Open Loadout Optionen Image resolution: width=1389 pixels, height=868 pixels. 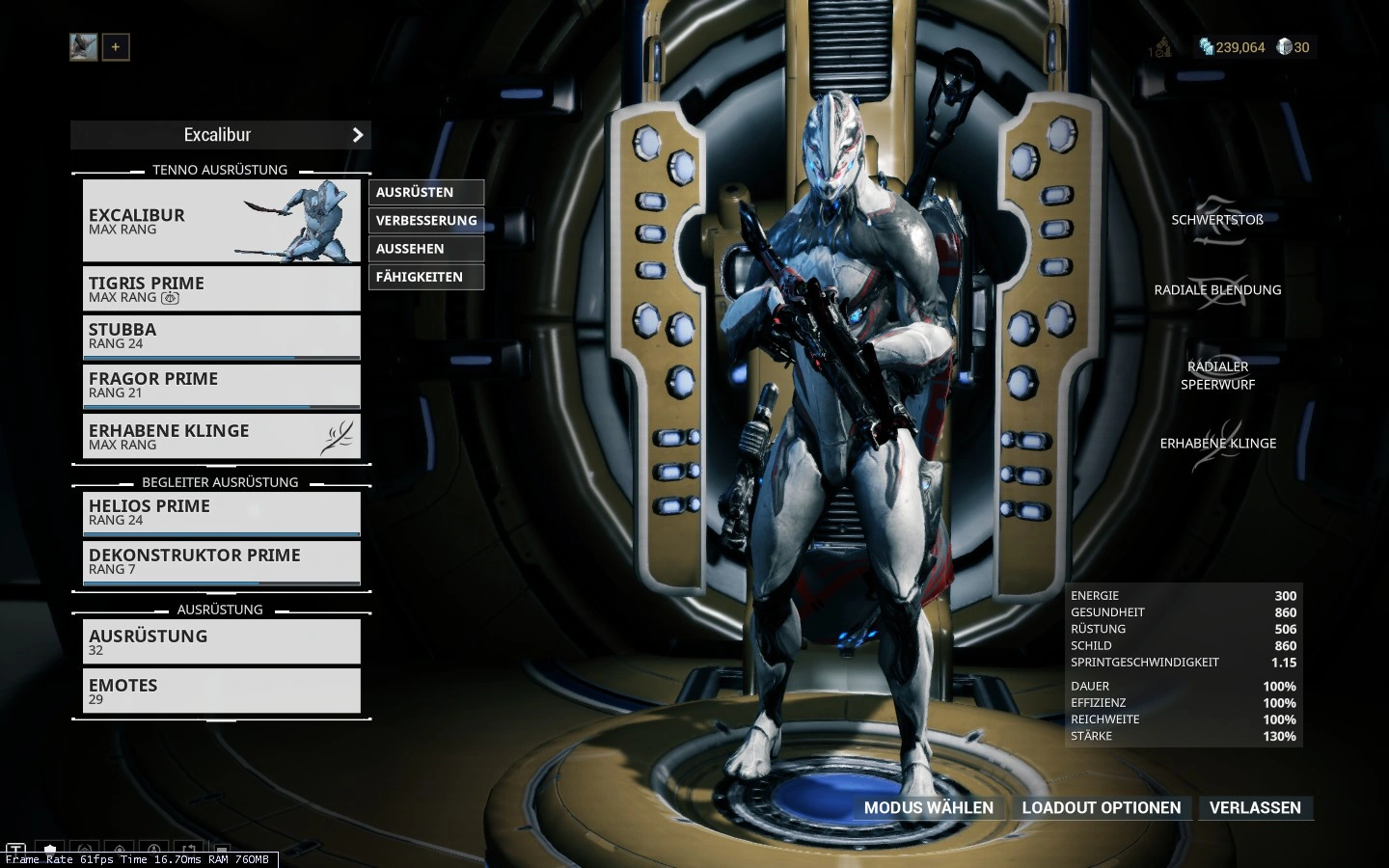1102,808
